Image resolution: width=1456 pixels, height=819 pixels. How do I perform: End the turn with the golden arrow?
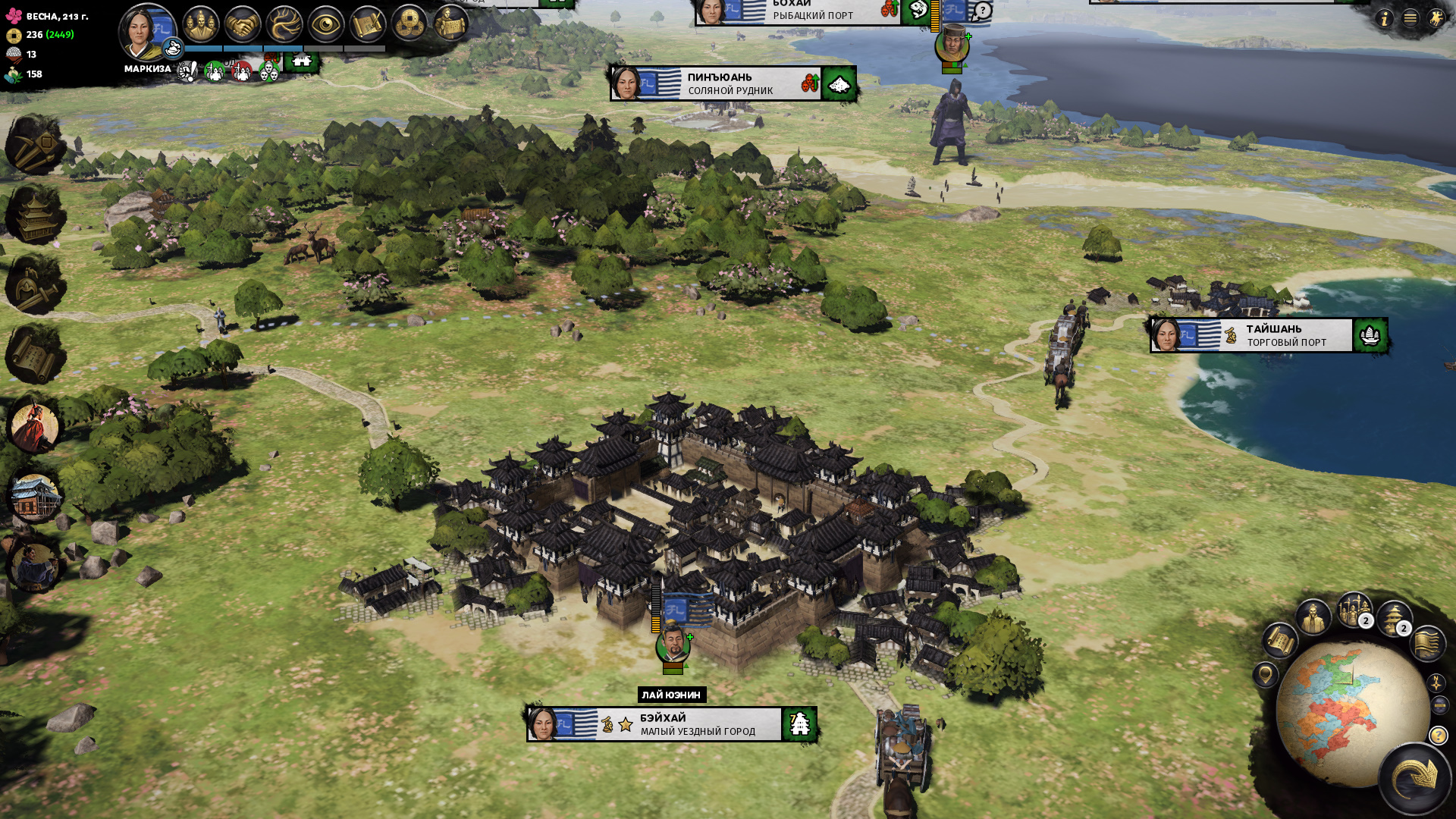1415,778
